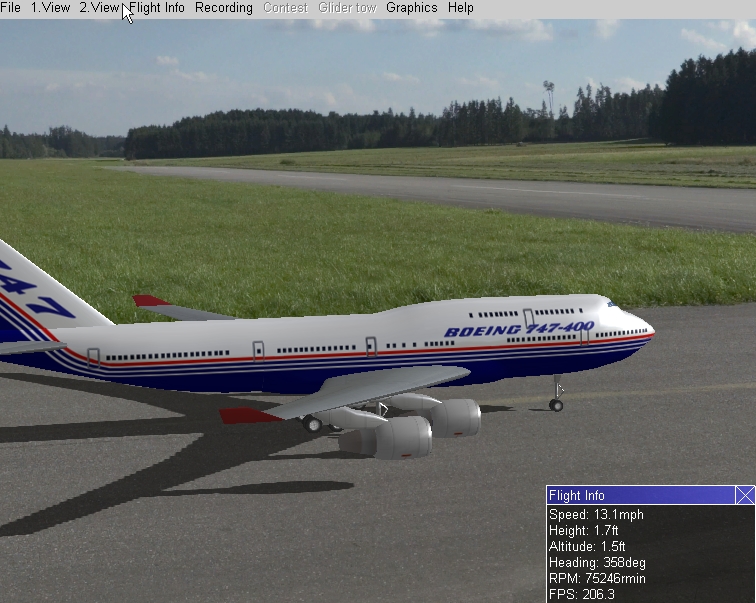Open the Help menu

pyautogui.click(x=461, y=8)
